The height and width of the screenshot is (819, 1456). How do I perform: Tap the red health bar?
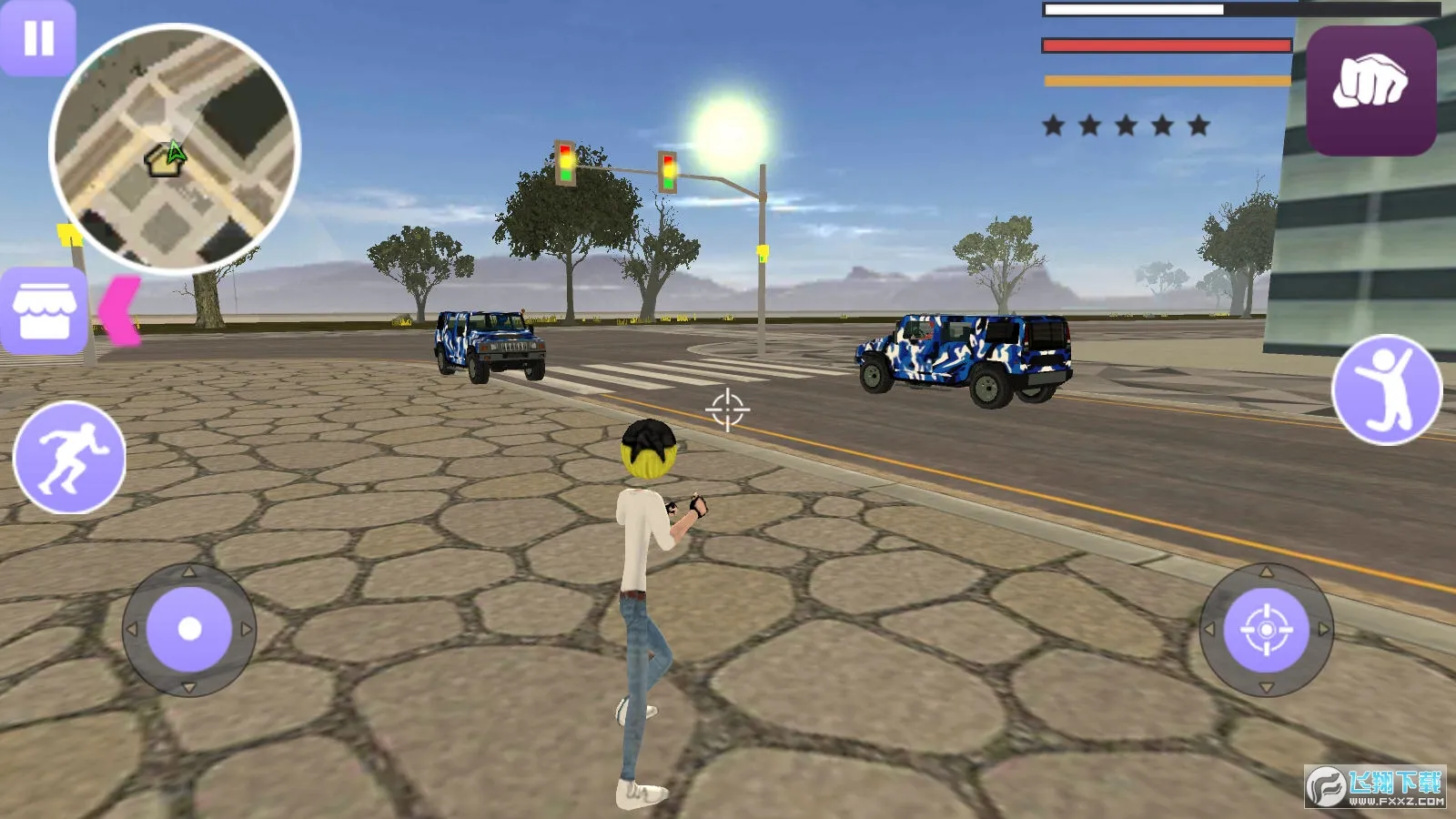[1165, 44]
